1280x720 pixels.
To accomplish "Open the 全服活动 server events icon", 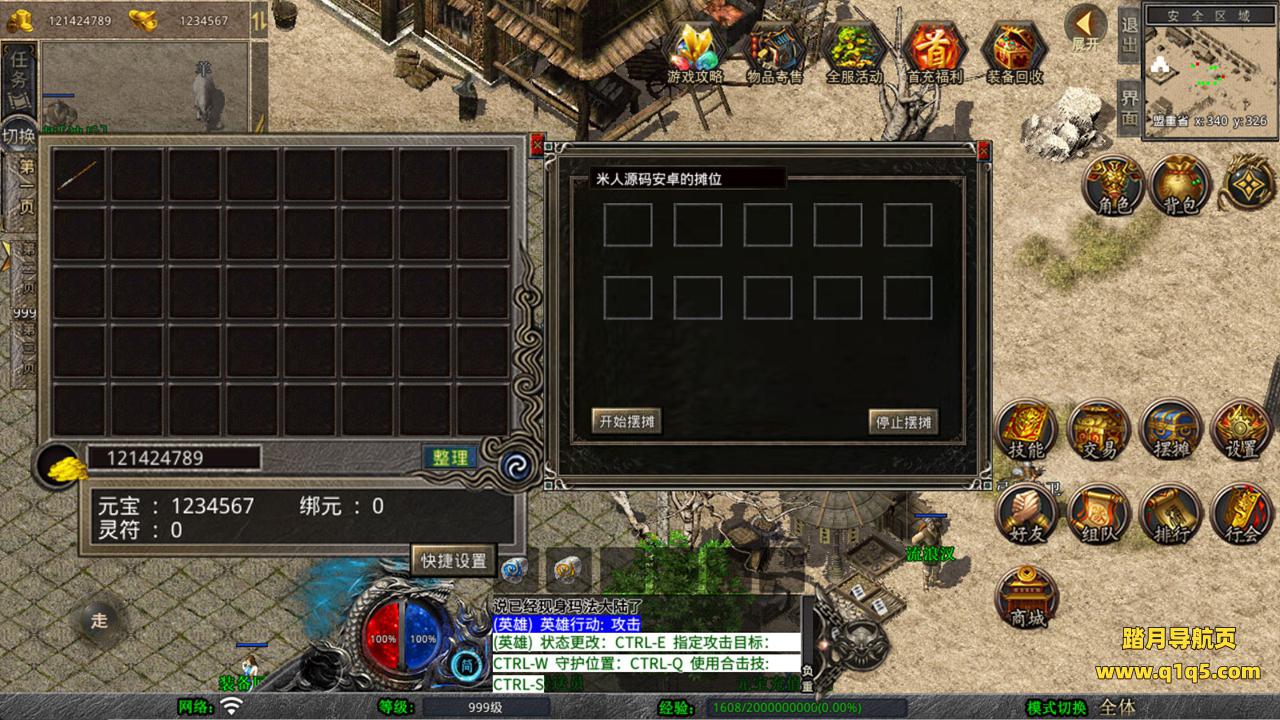I will tap(854, 48).
